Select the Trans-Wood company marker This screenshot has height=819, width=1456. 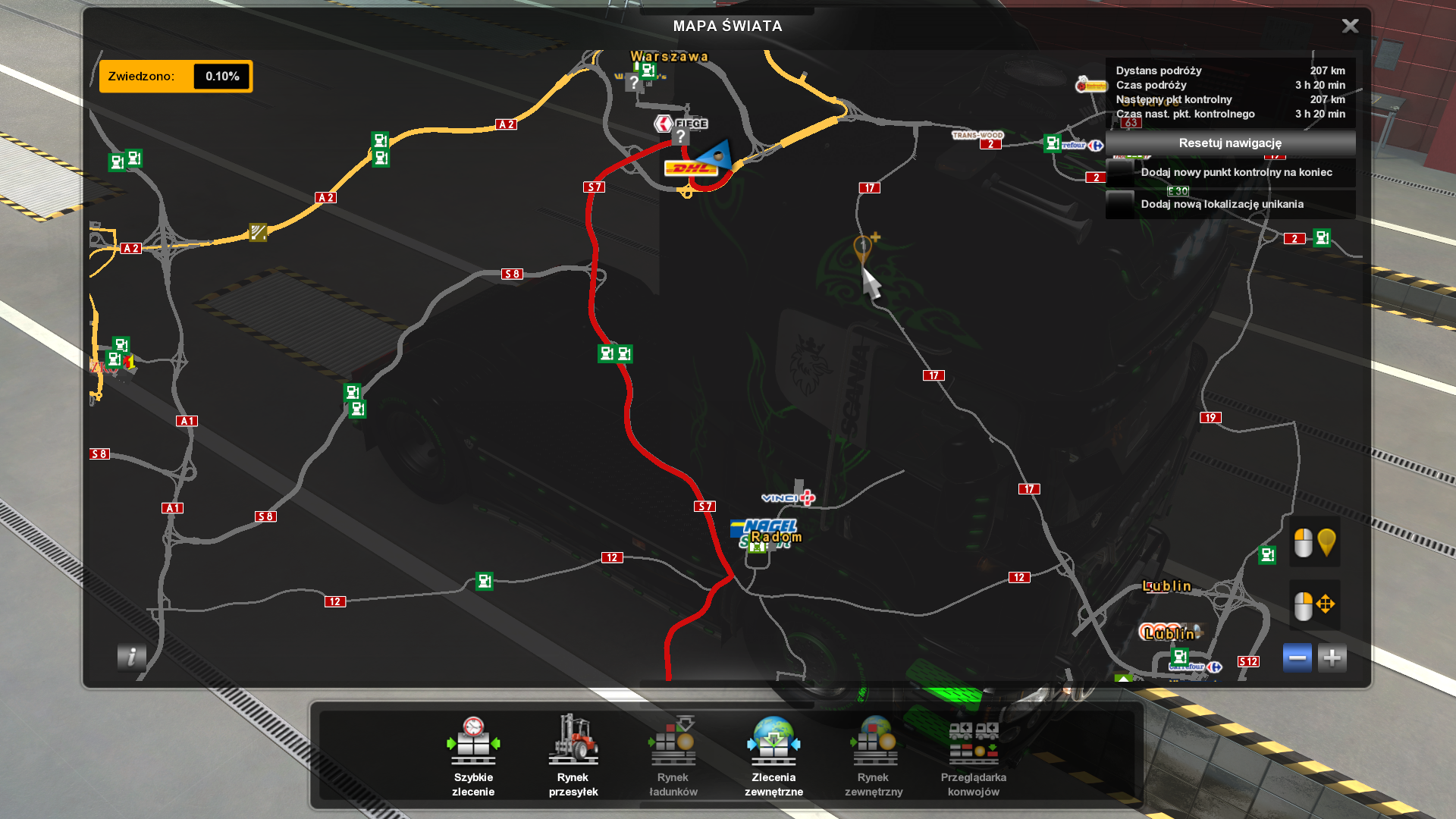(977, 135)
